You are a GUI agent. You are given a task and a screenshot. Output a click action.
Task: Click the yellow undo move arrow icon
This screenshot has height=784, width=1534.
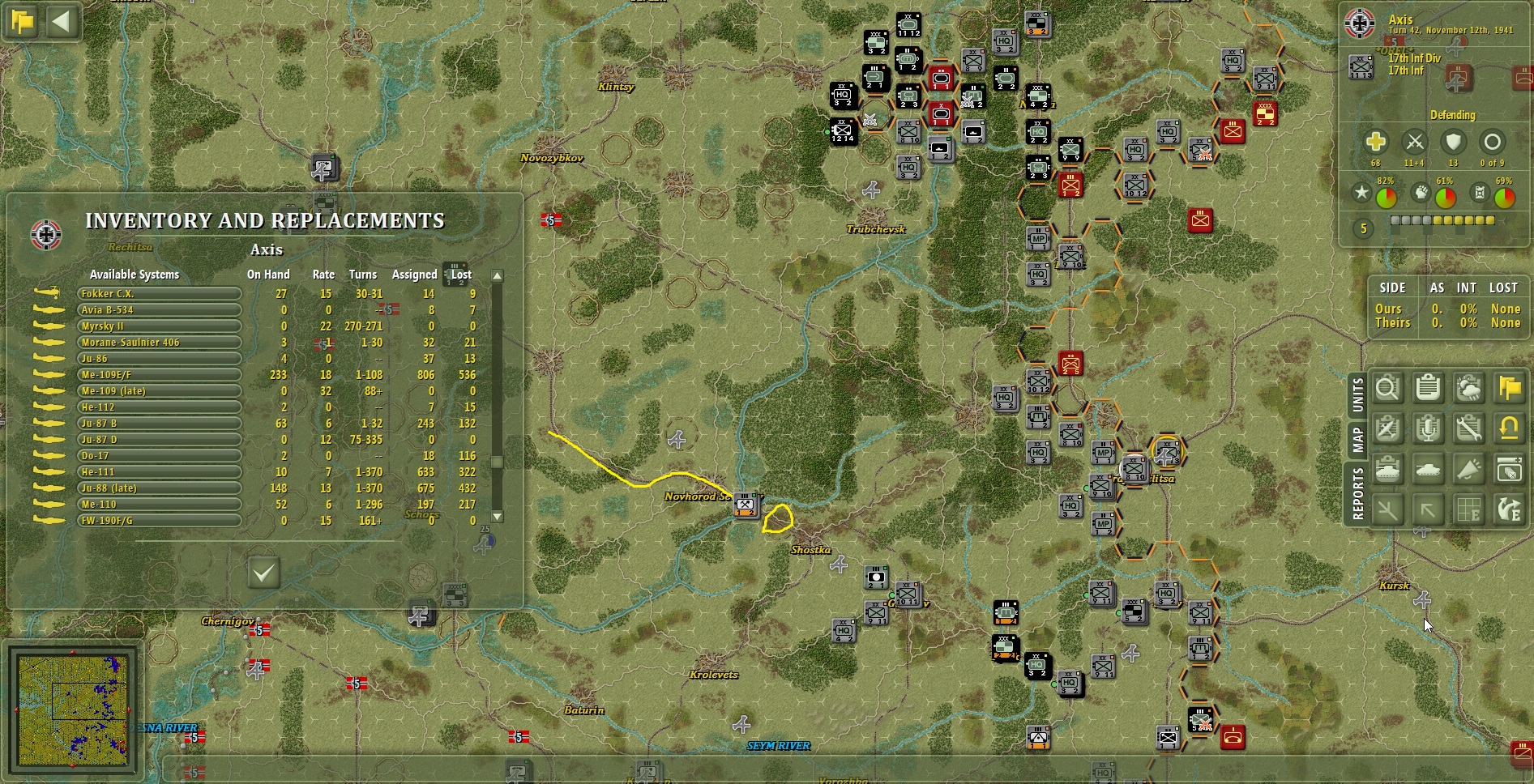tap(1507, 429)
